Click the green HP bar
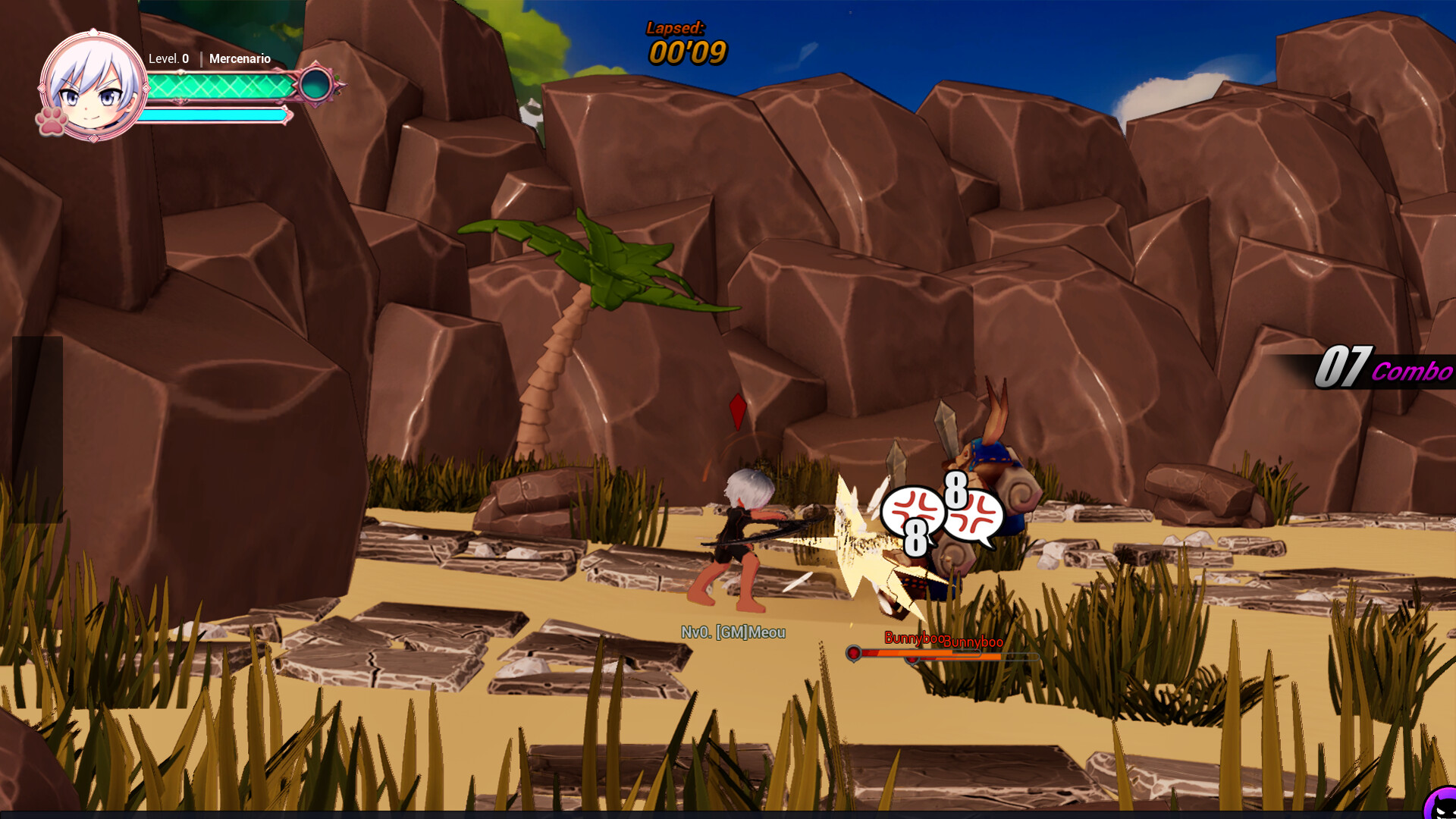 (220, 86)
